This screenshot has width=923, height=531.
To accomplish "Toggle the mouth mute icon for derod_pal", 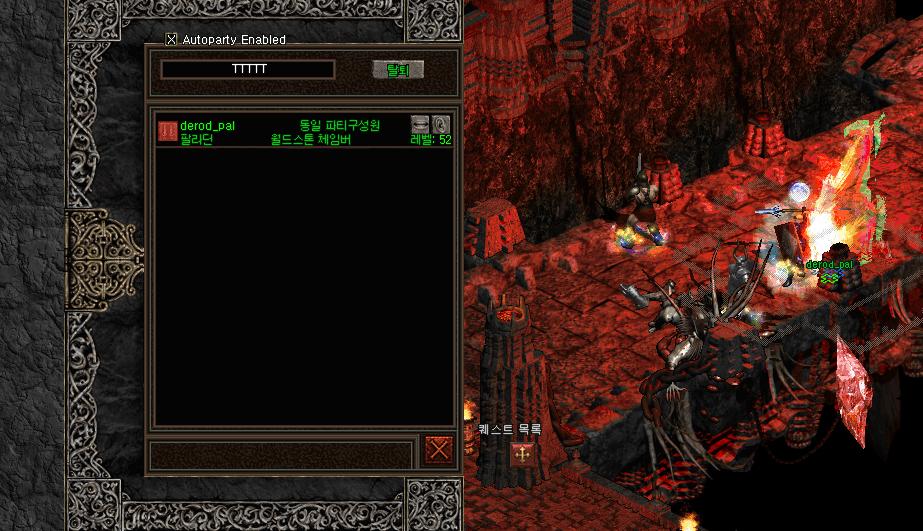I will 421,125.
